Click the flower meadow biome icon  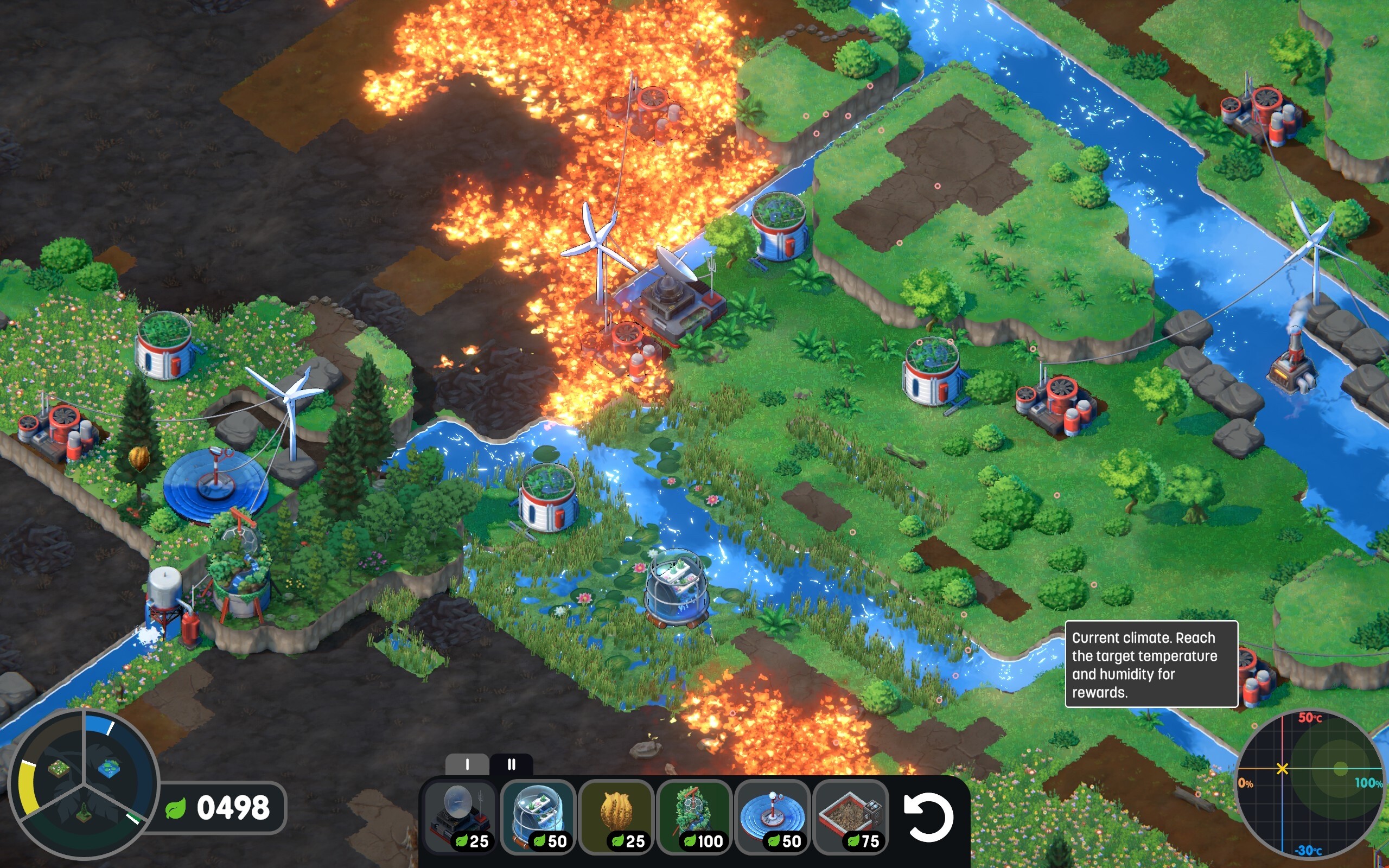(58, 768)
